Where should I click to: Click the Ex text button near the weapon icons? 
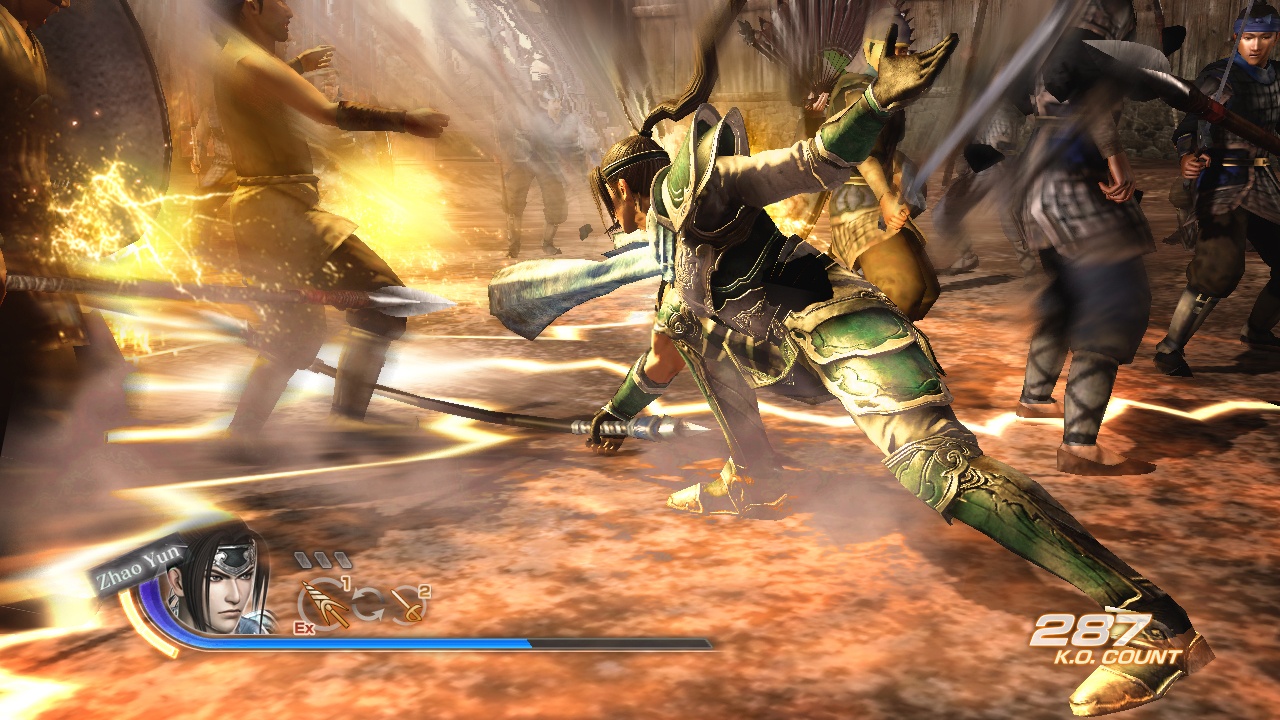(304, 628)
